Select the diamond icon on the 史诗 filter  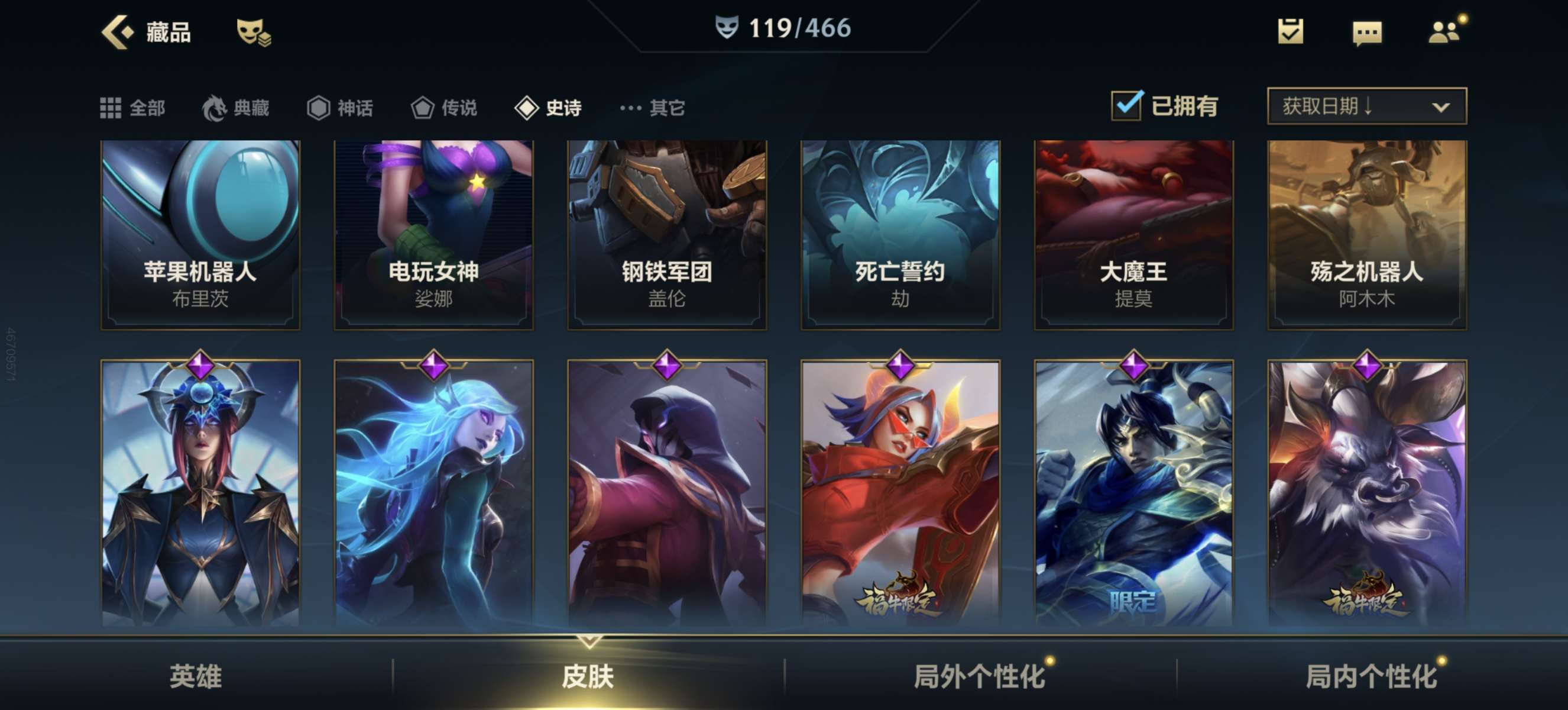tap(527, 107)
